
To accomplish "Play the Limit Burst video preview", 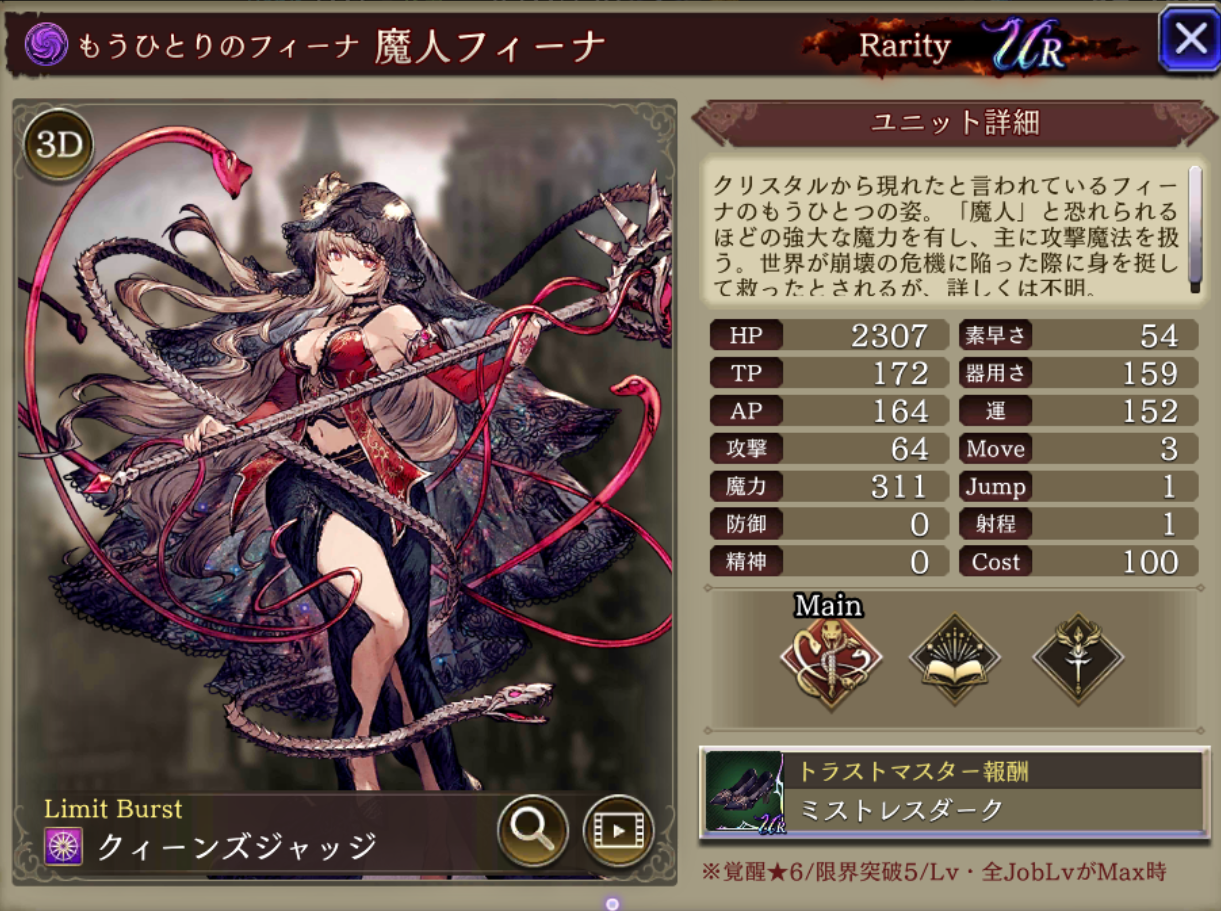I will pos(618,830).
